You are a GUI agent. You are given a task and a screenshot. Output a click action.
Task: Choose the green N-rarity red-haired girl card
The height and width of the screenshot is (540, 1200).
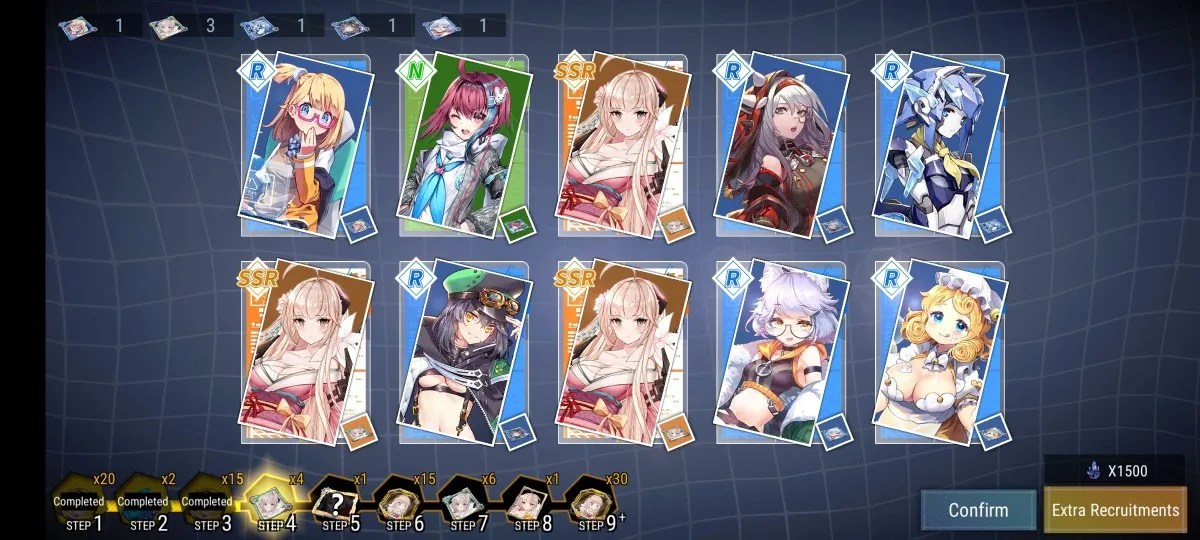coord(463,143)
